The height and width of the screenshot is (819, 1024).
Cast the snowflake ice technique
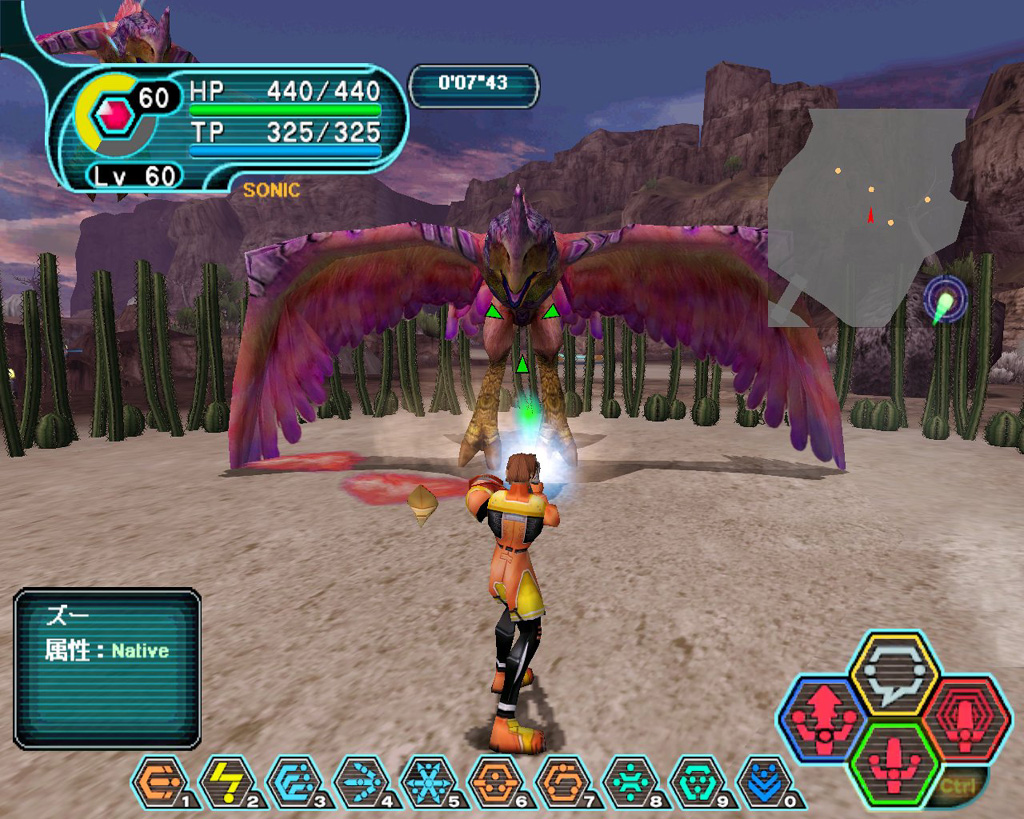[x=428, y=782]
